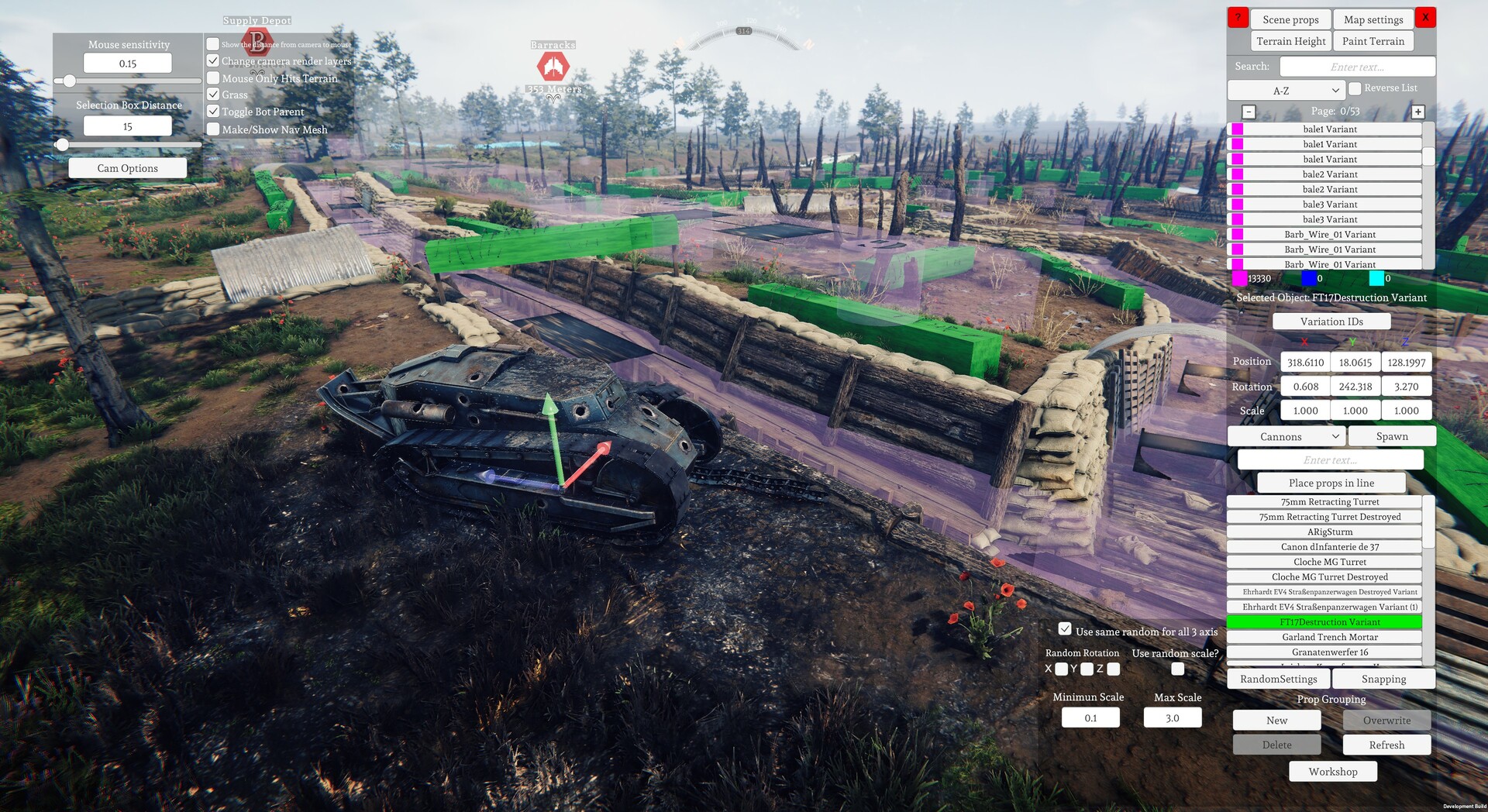Toggle the Grass checkbox

tap(213, 95)
